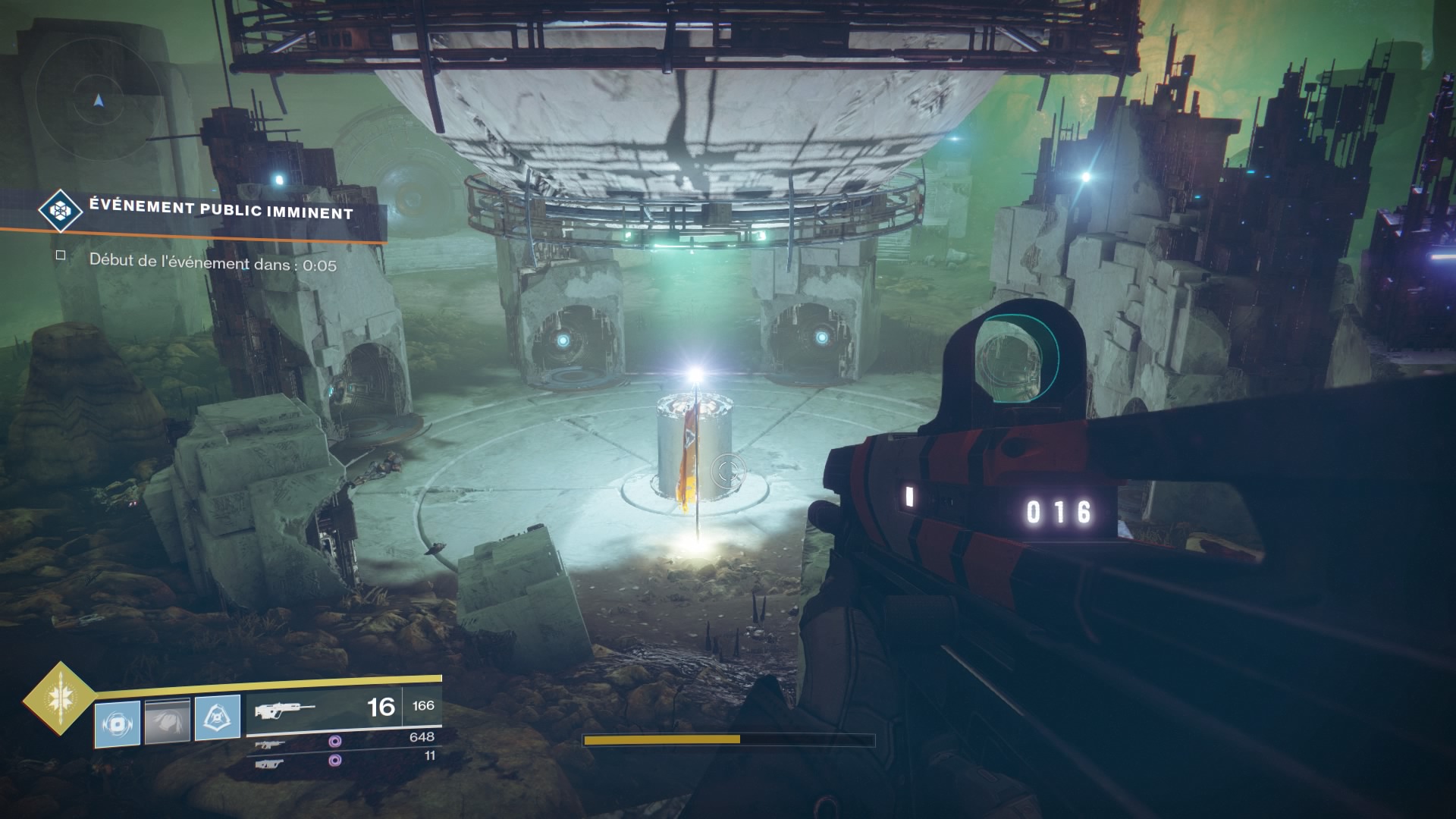This screenshot has height=819, width=1456.
Task: Activate the golden diamond super ability icon
Action: tap(60, 698)
